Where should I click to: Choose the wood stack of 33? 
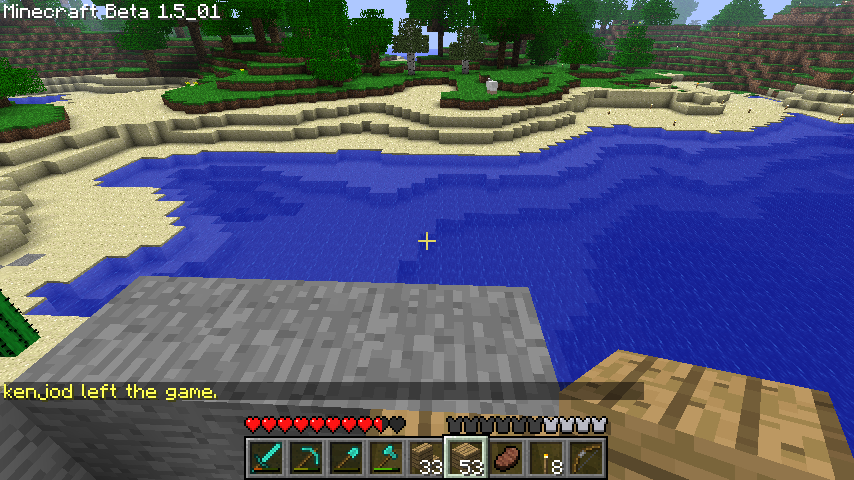(426, 458)
